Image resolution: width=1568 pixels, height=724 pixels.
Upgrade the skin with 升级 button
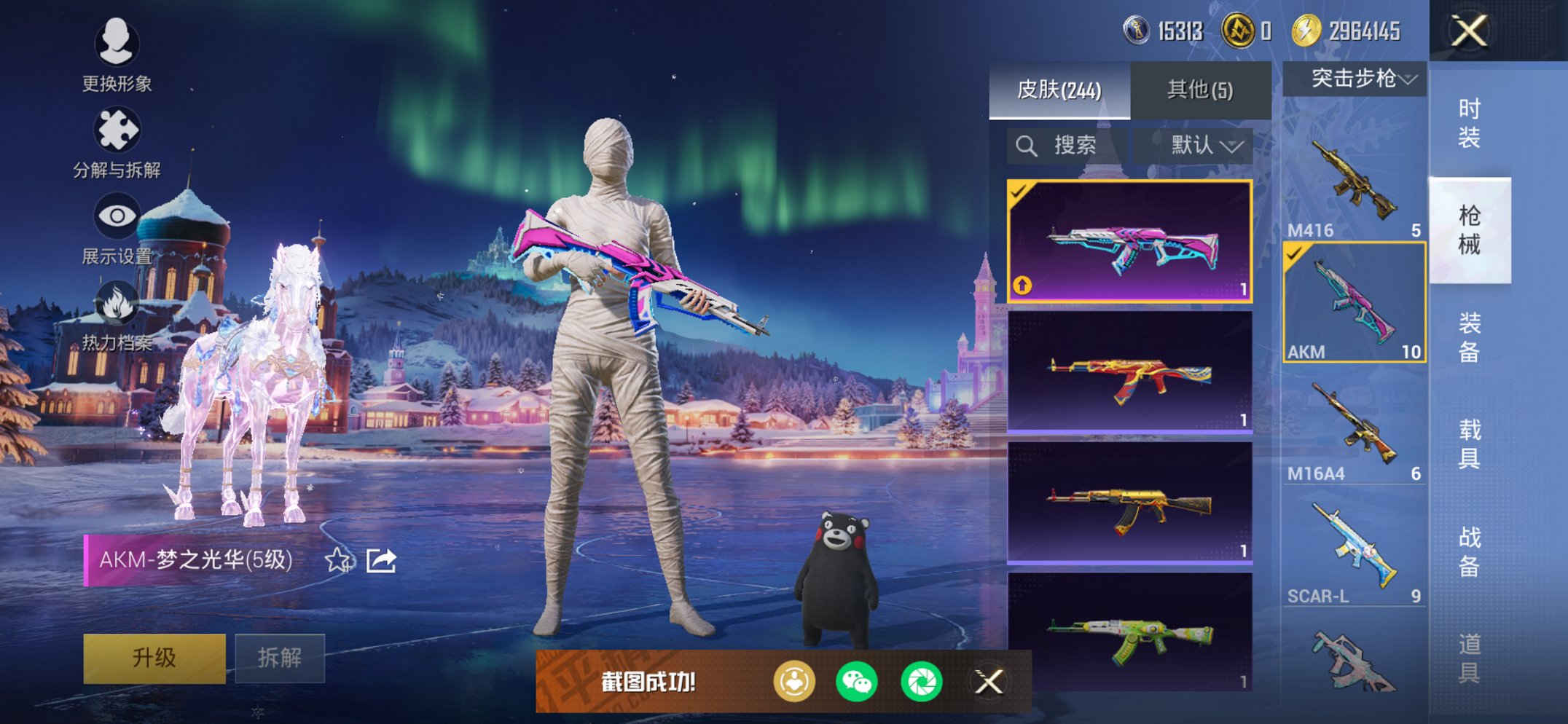[x=154, y=658]
